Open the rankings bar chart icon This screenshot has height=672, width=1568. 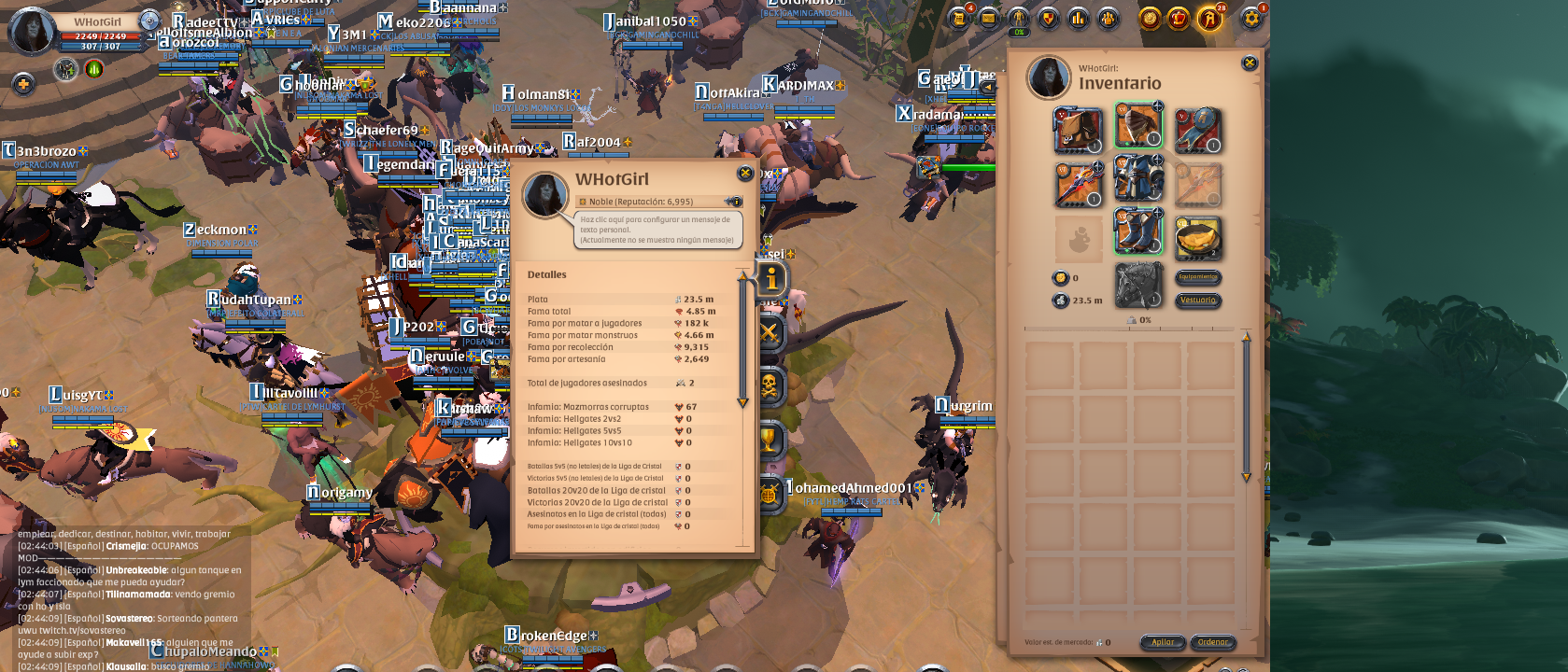click(x=1079, y=16)
